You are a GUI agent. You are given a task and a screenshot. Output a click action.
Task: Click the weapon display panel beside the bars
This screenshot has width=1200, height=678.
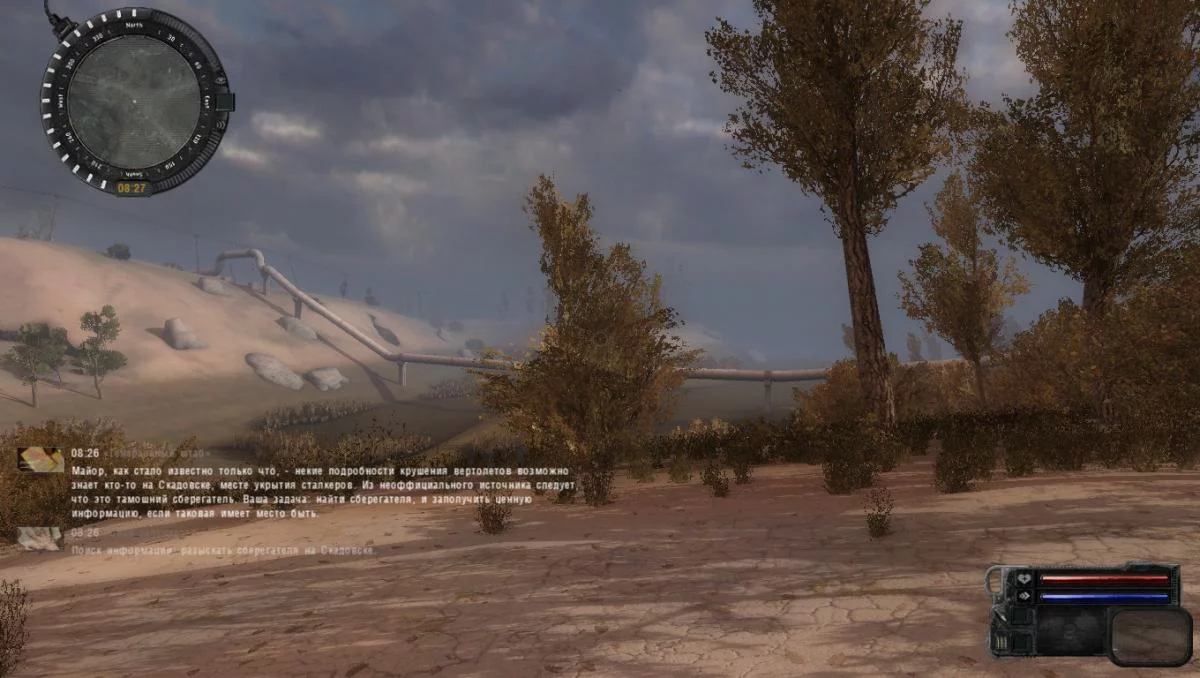click(x=1149, y=635)
